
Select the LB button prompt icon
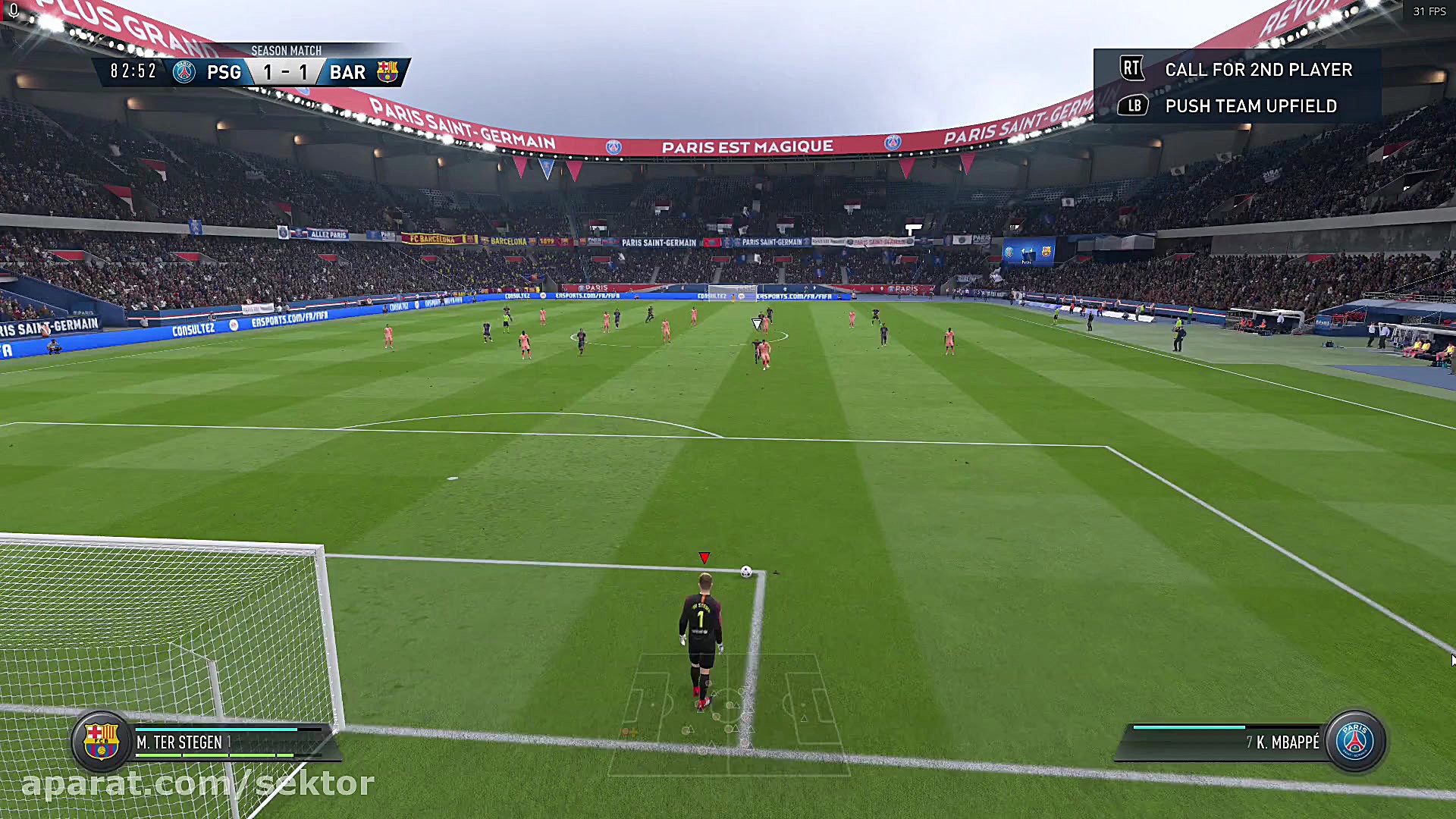[1132, 106]
